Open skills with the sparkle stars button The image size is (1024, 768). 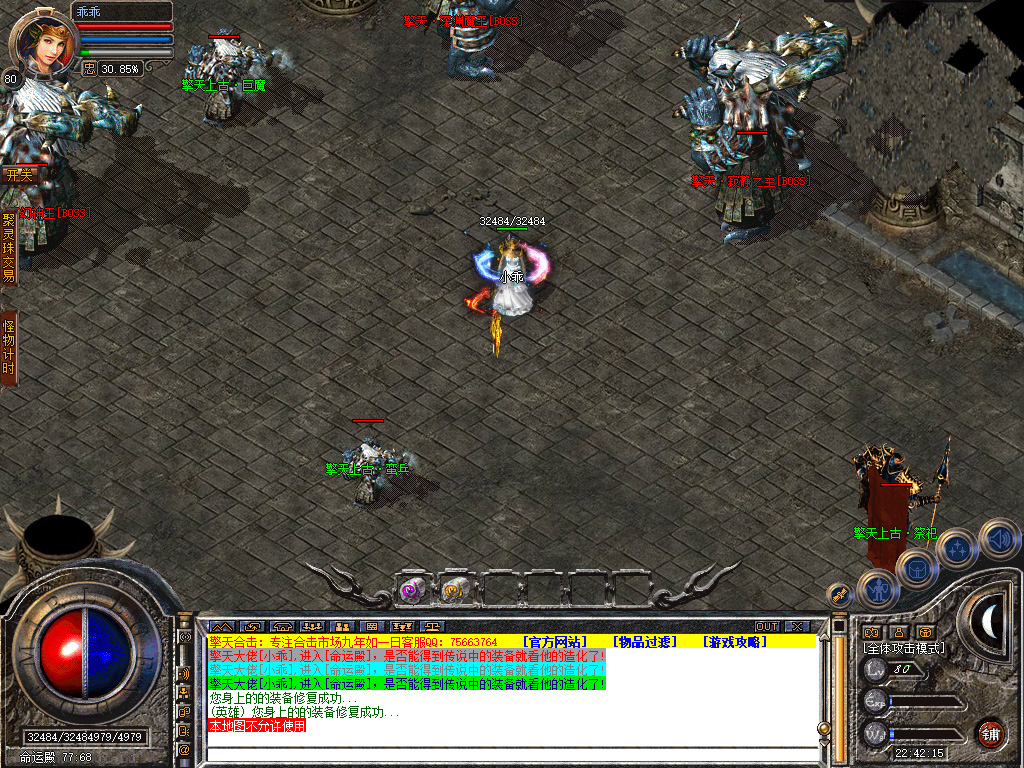pos(957,548)
